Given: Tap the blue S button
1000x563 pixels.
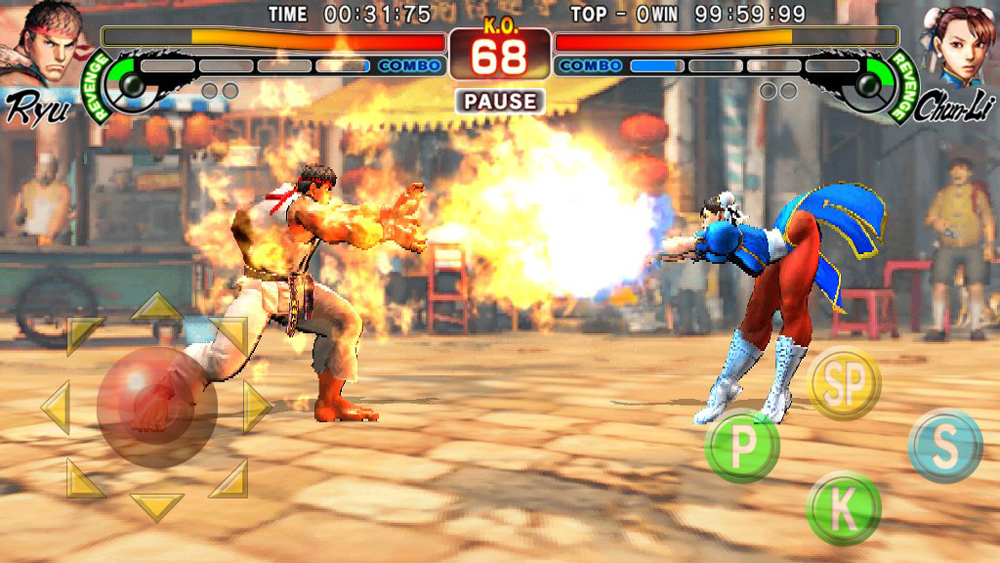Looking at the screenshot, I should pyautogui.click(x=945, y=446).
